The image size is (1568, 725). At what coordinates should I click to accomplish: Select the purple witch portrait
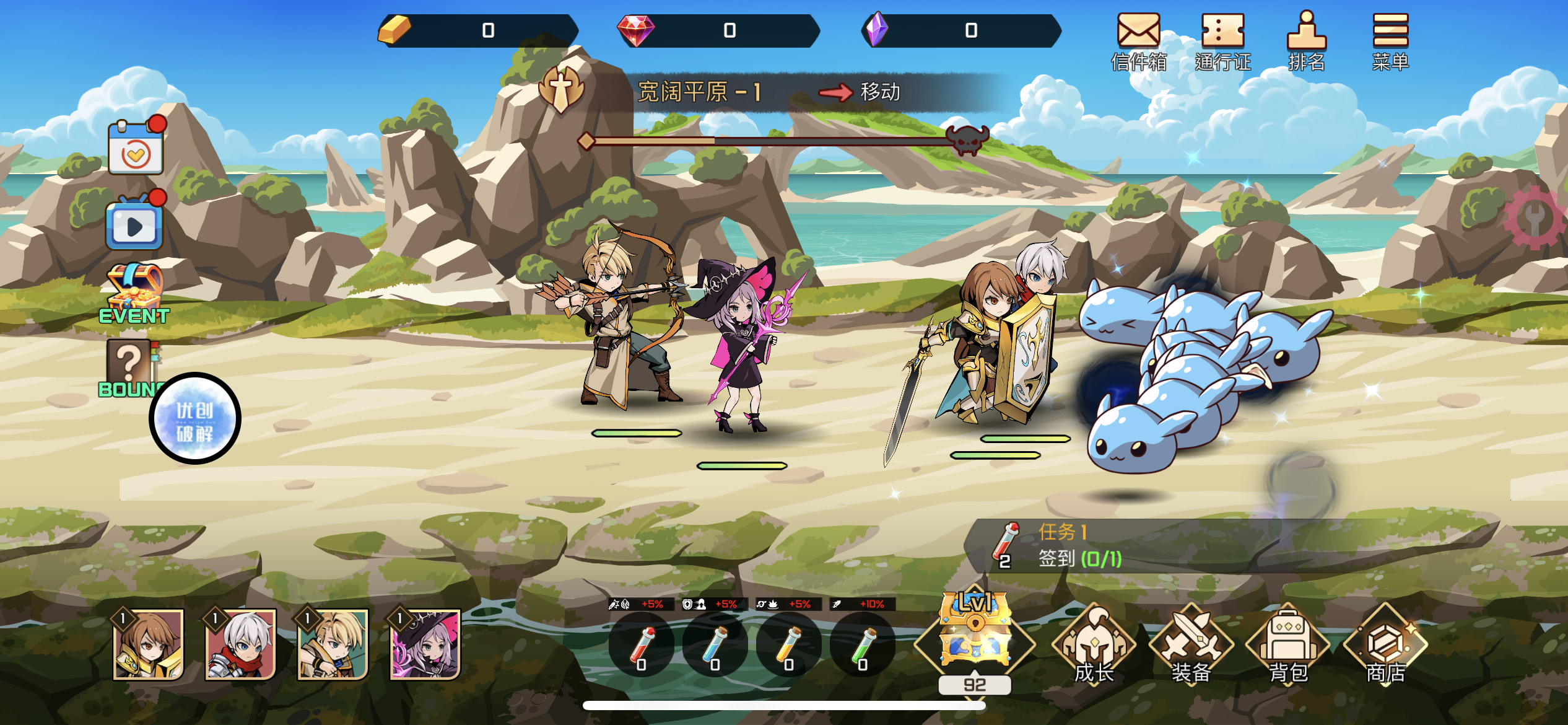(425, 644)
